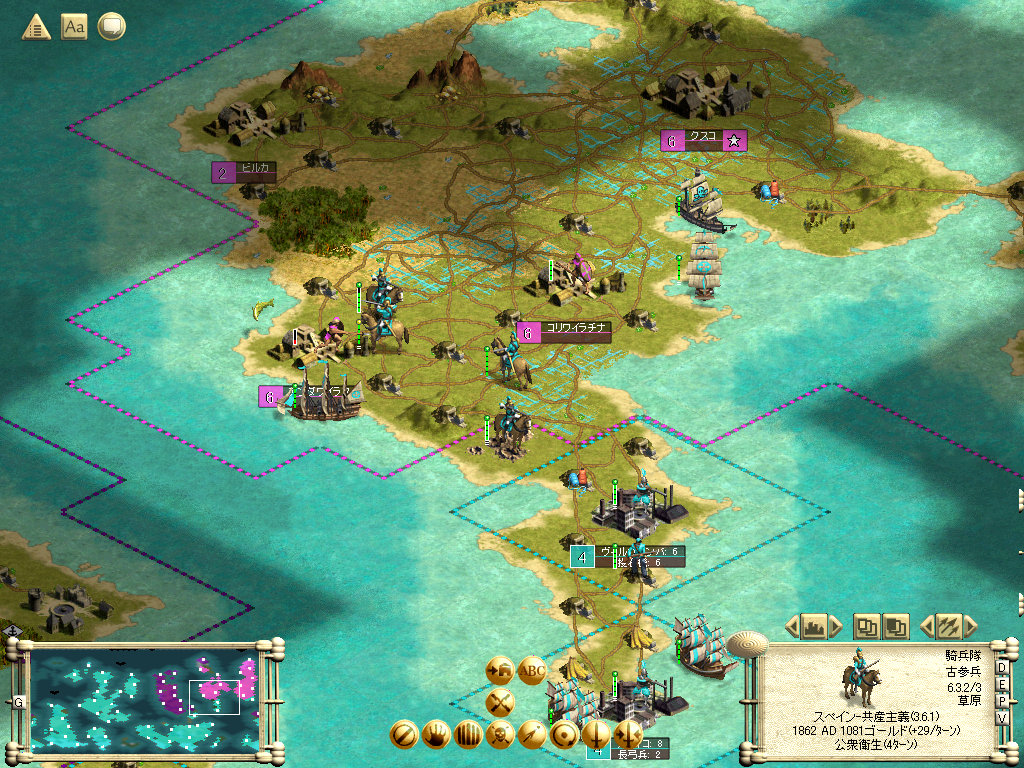Open the "D" tab on the info box
The height and width of the screenshot is (768, 1024).
(x=1003, y=667)
